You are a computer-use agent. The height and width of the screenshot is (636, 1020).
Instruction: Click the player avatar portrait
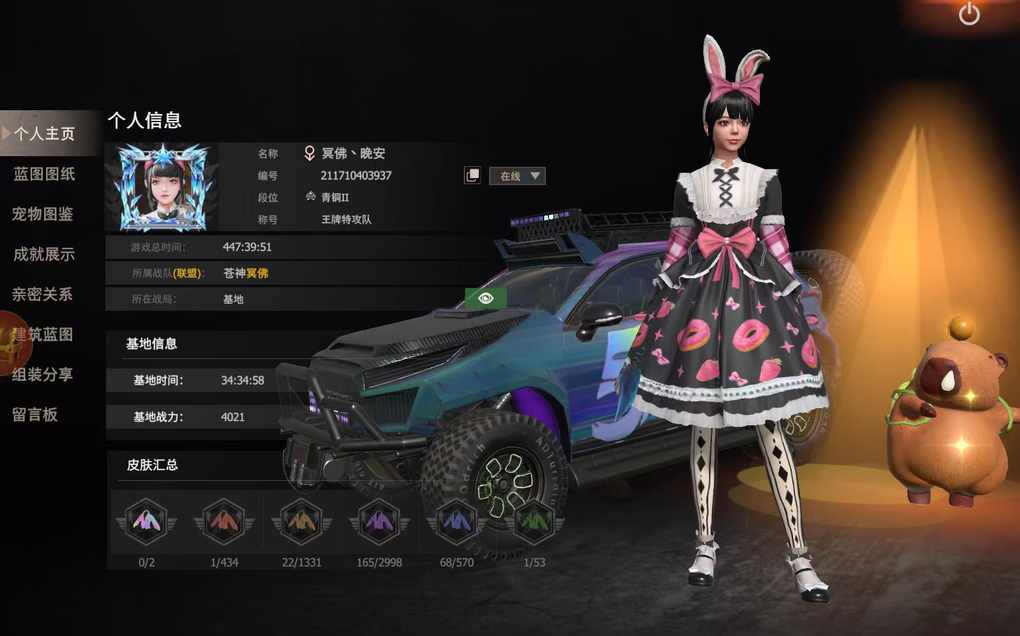(162, 187)
